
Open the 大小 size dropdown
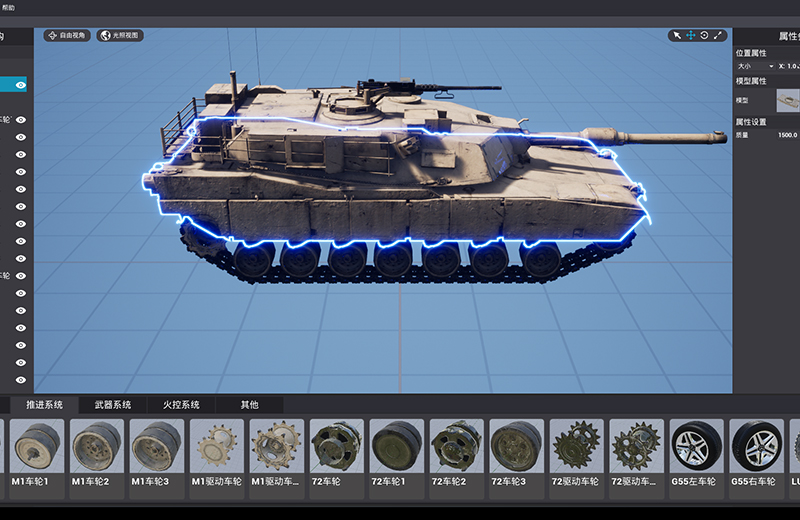pos(755,66)
